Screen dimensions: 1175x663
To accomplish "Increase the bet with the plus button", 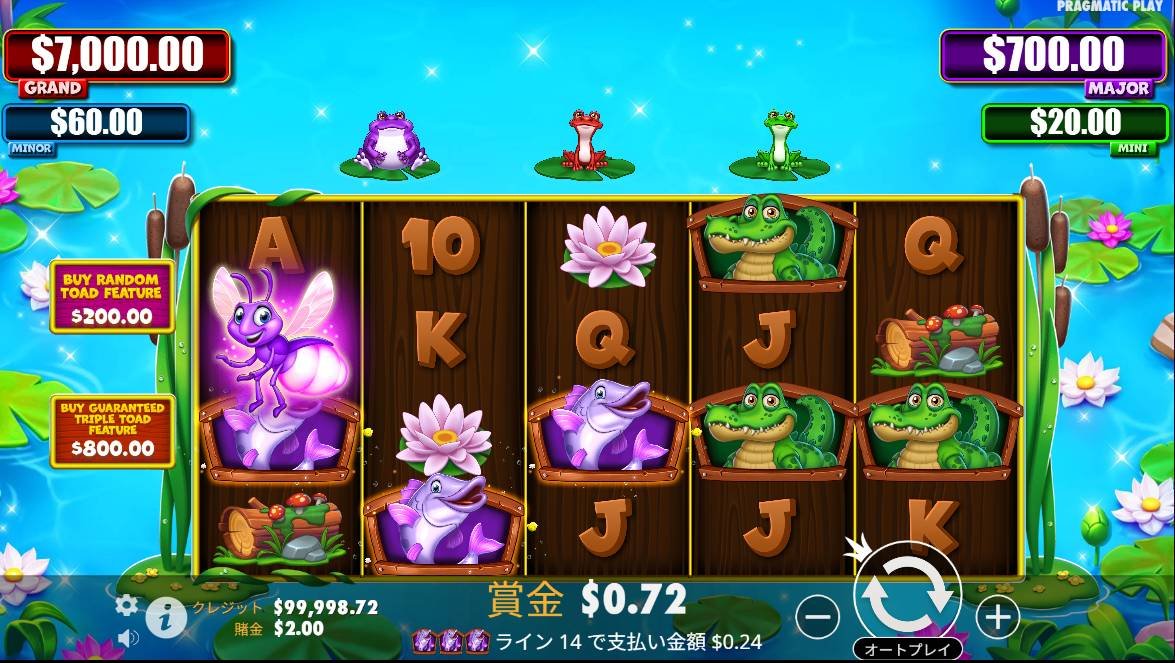I will 997,617.
